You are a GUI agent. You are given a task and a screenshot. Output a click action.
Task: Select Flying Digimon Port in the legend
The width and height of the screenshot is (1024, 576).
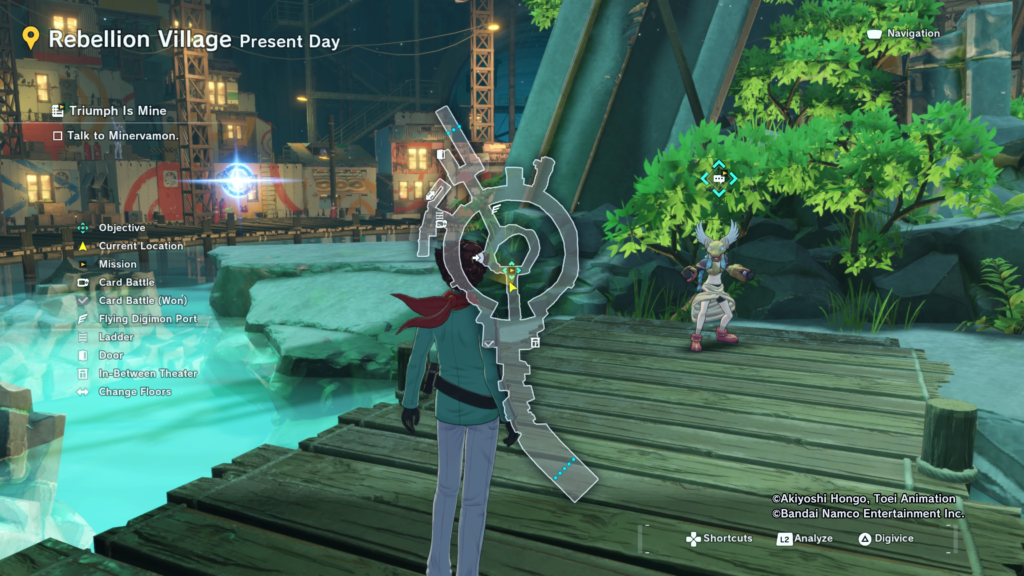(x=148, y=319)
